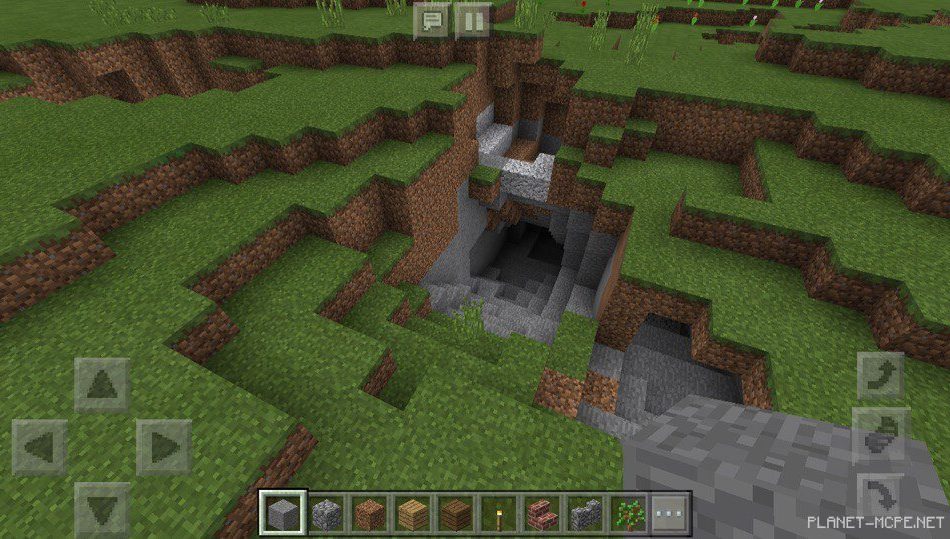Open the inventory with the three-dots button
Screen dimensions: 950x539
(x=668, y=514)
